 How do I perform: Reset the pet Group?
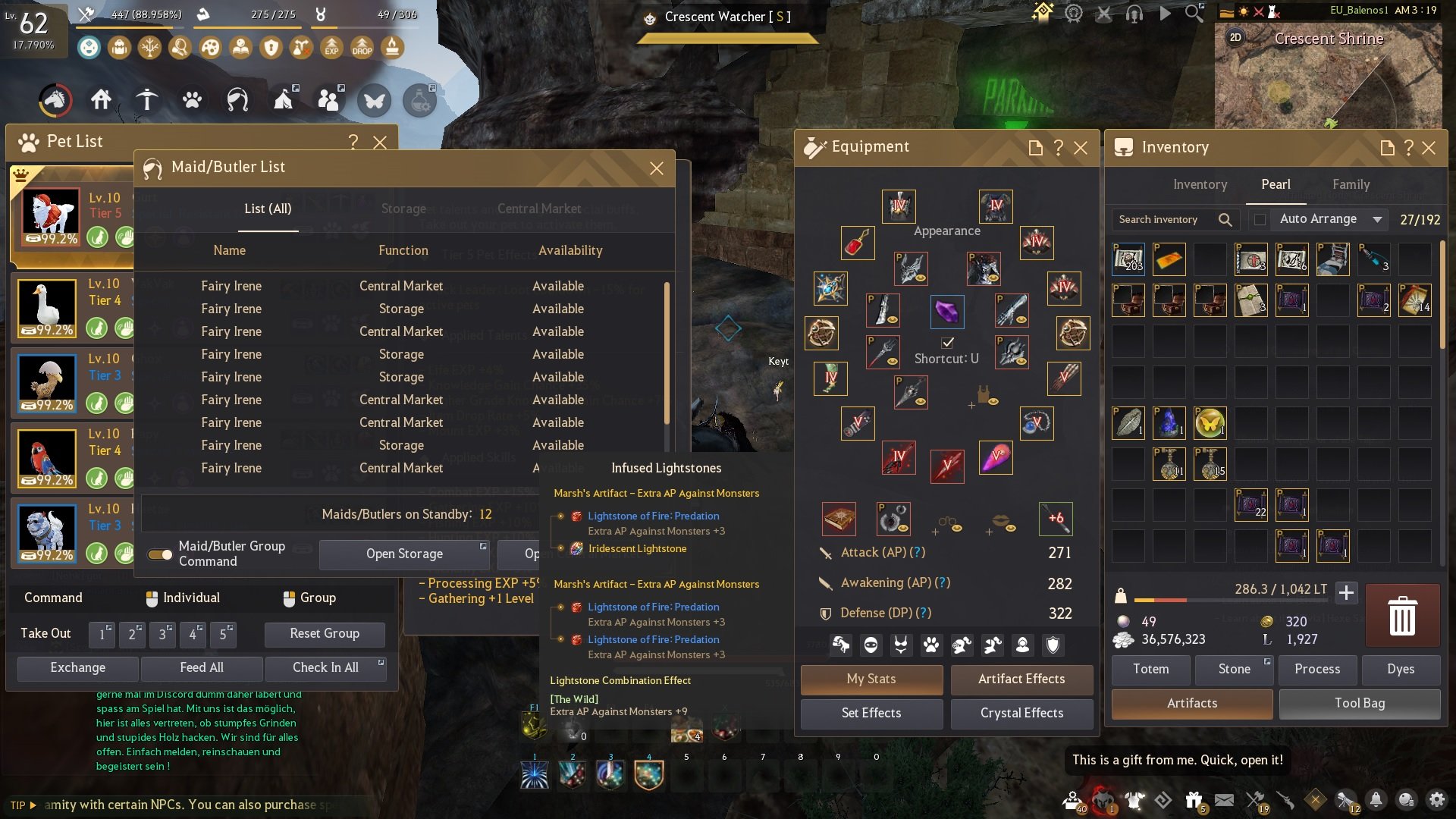(x=325, y=634)
